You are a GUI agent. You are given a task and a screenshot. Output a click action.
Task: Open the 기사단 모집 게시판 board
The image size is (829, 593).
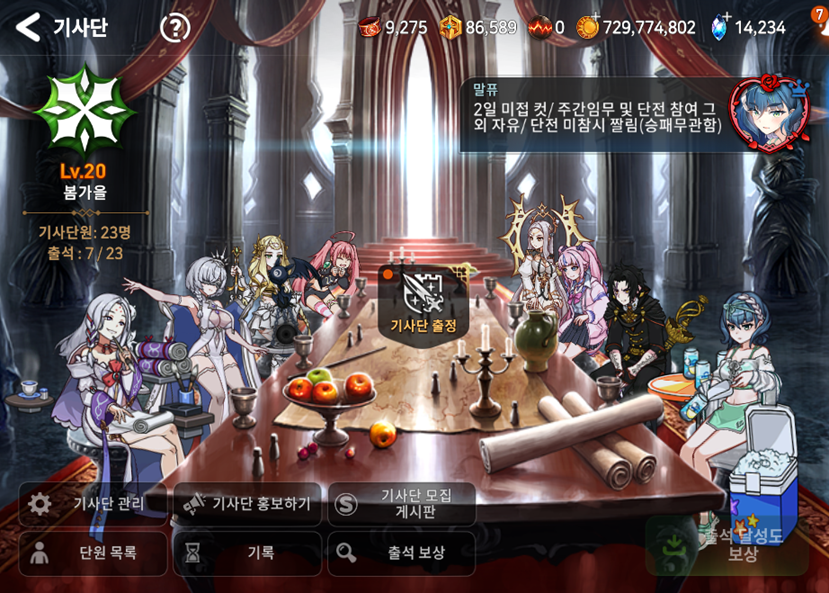pyautogui.click(x=402, y=504)
